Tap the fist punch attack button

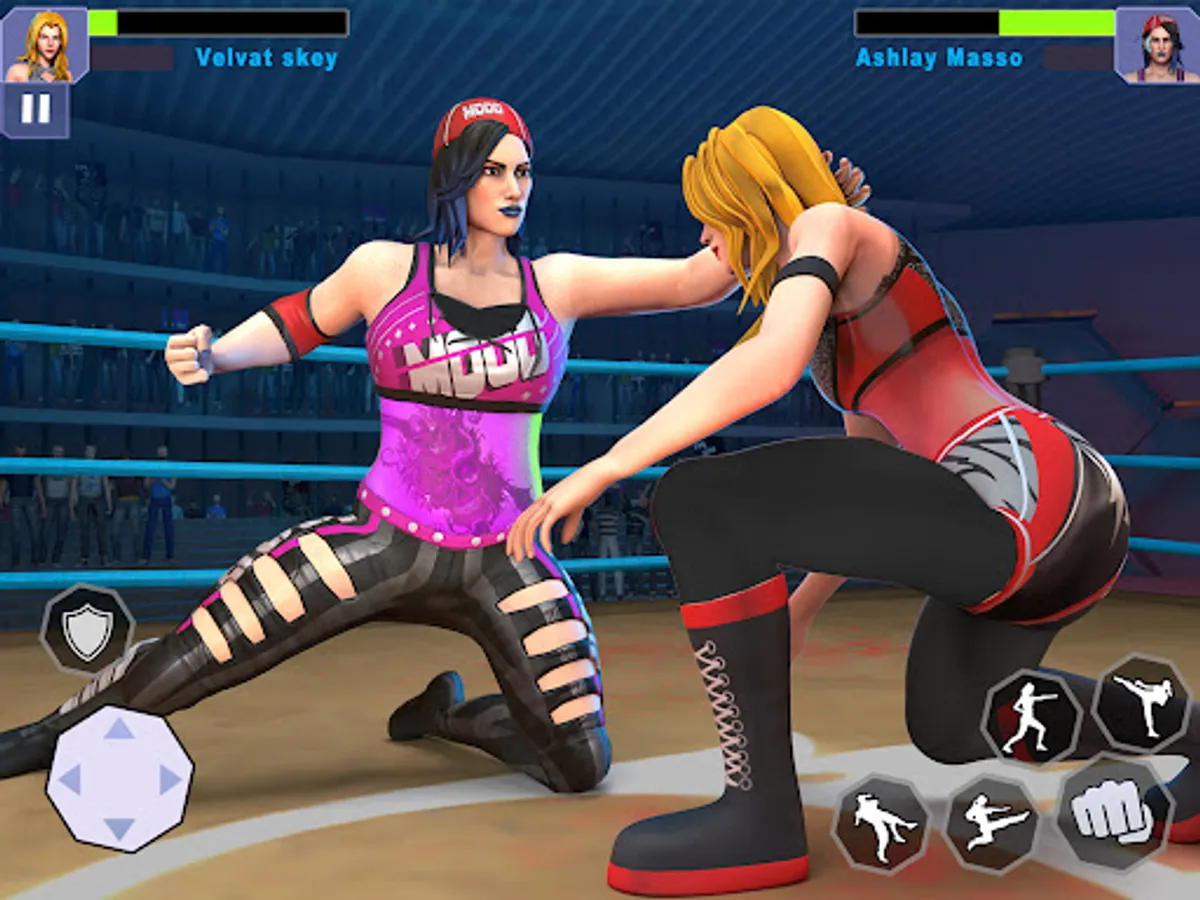pyautogui.click(x=1114, y=813)
